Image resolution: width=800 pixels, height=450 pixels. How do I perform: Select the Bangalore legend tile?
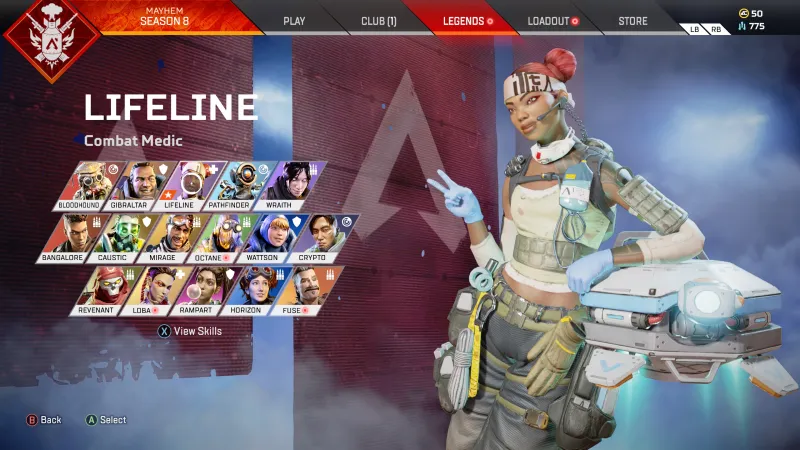(x=67, y=236)
